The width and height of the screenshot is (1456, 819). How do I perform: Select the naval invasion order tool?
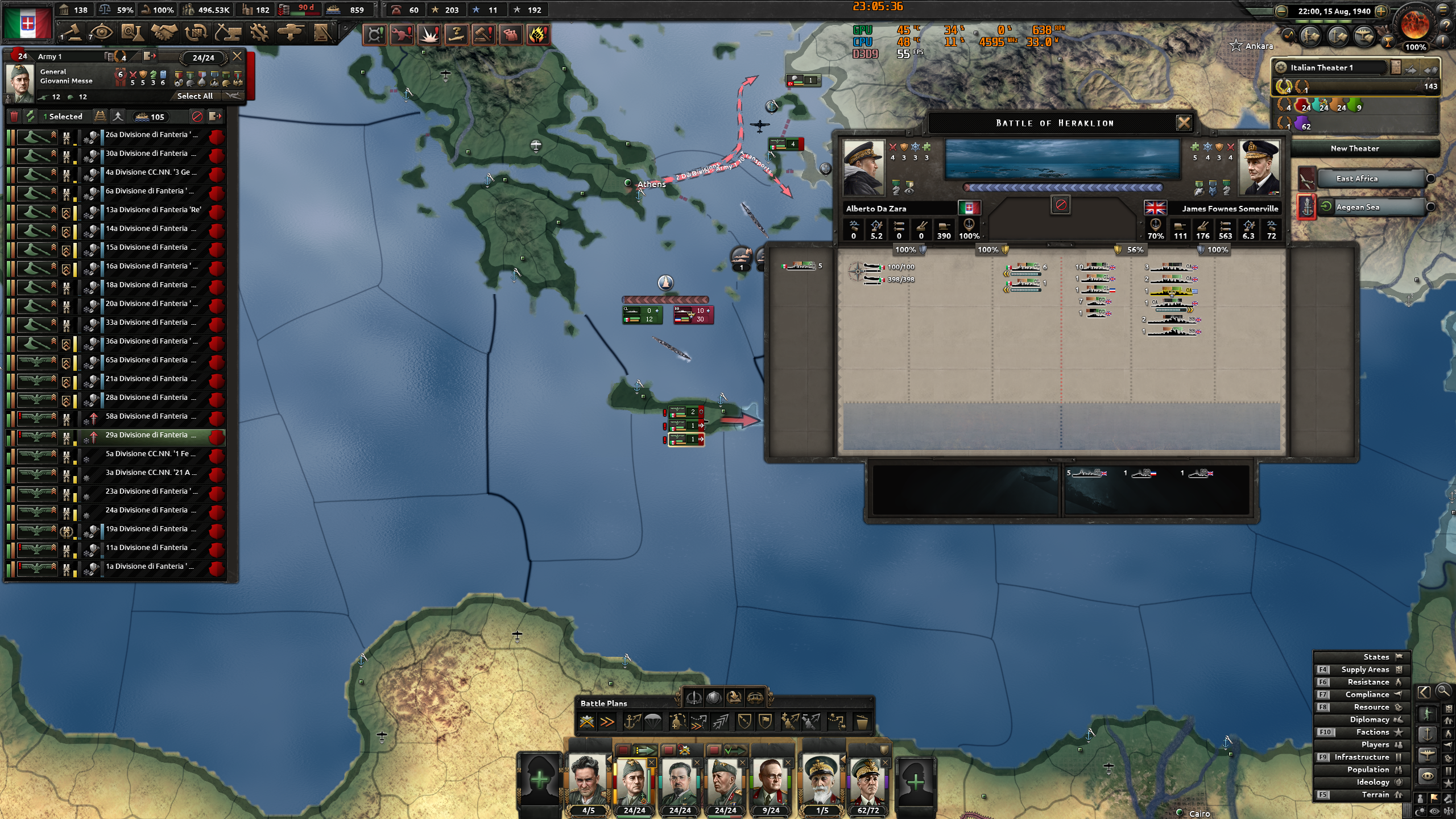point(633,721)
